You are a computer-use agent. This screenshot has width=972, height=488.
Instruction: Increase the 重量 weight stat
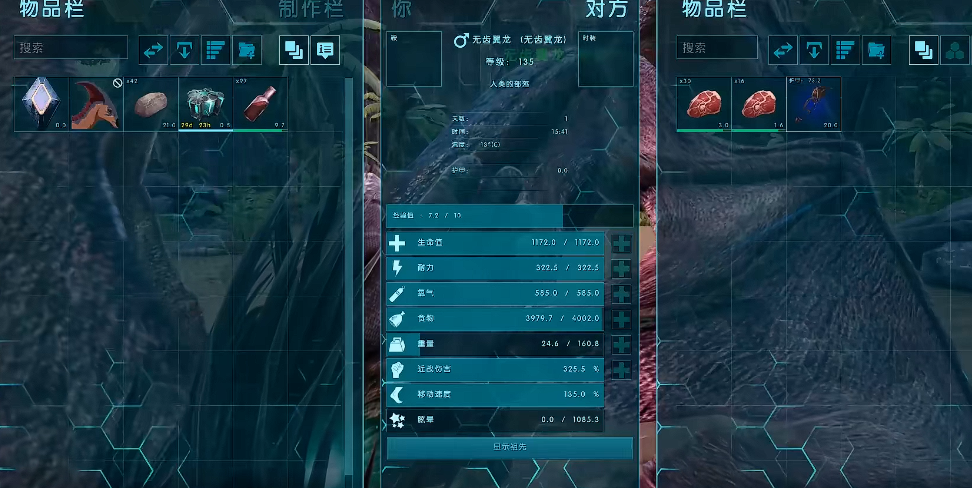click(620, 344)
